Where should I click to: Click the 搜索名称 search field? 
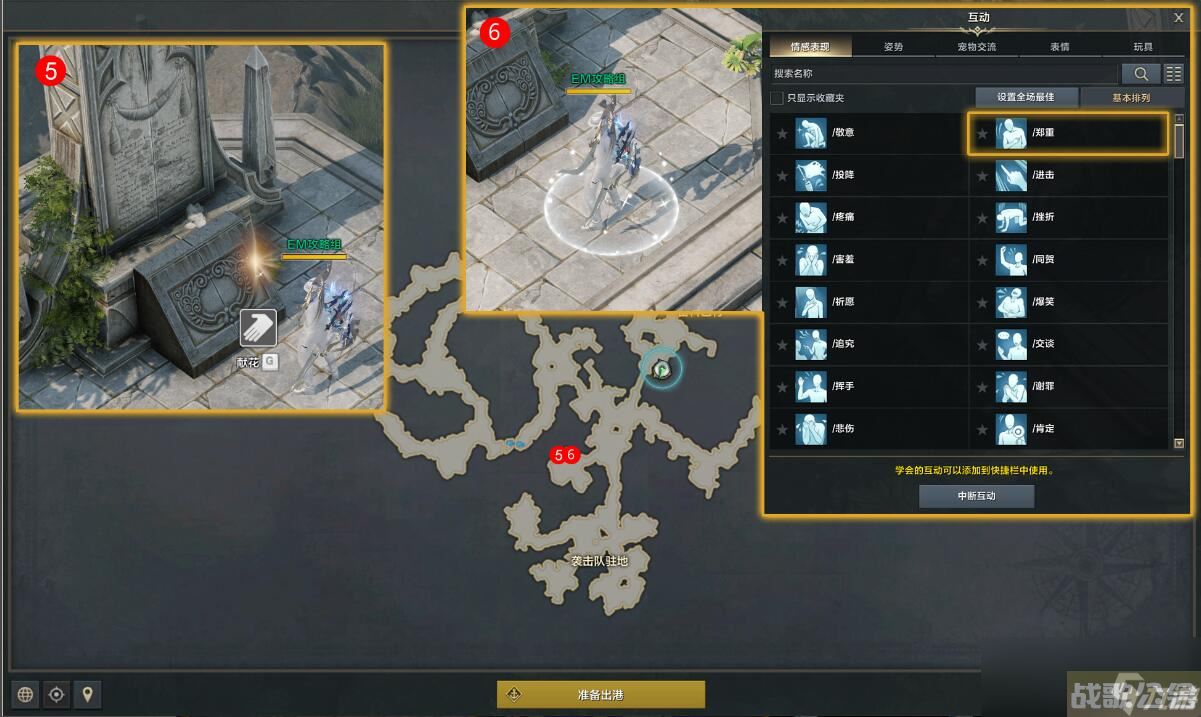point(943,73)
